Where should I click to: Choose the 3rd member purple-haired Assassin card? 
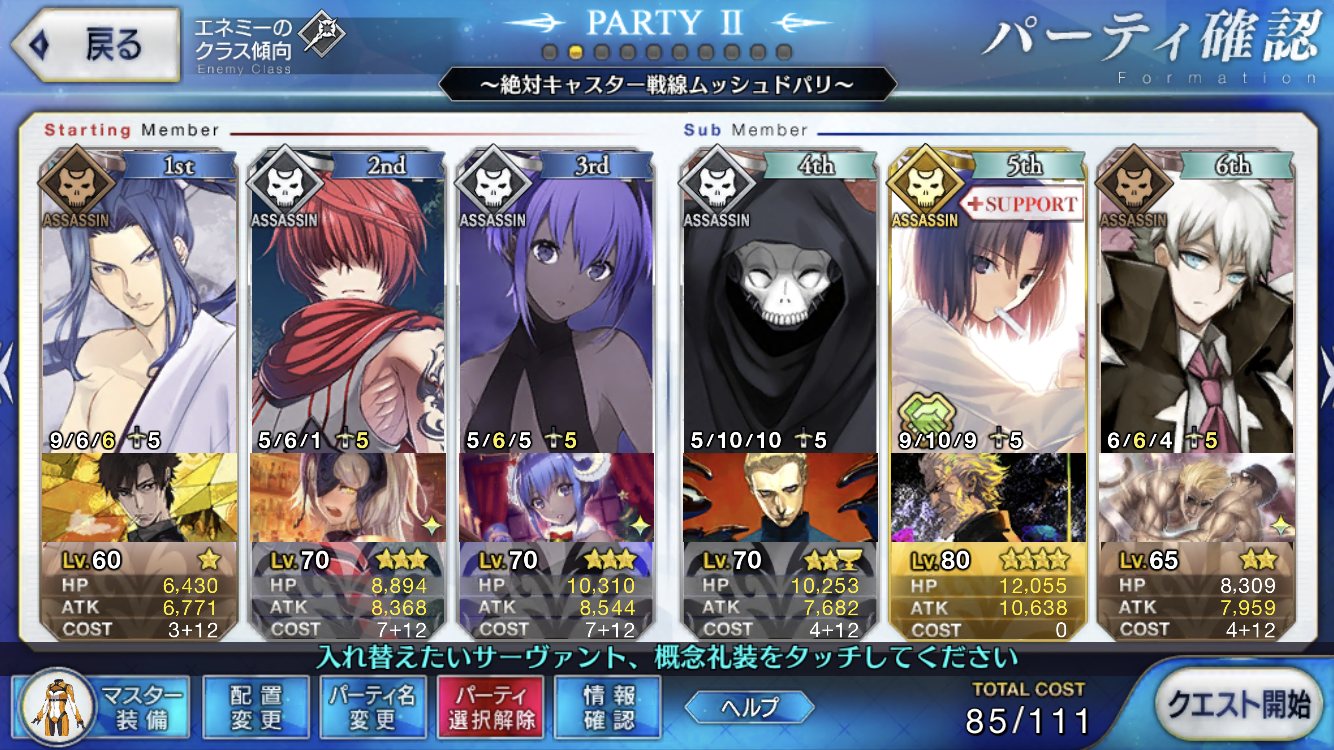tap(556, 300)
